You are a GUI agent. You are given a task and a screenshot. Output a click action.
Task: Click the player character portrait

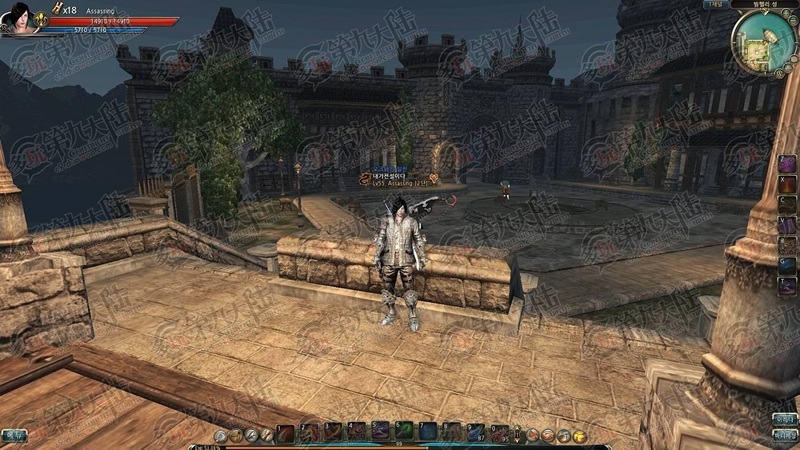pos(20,19)
